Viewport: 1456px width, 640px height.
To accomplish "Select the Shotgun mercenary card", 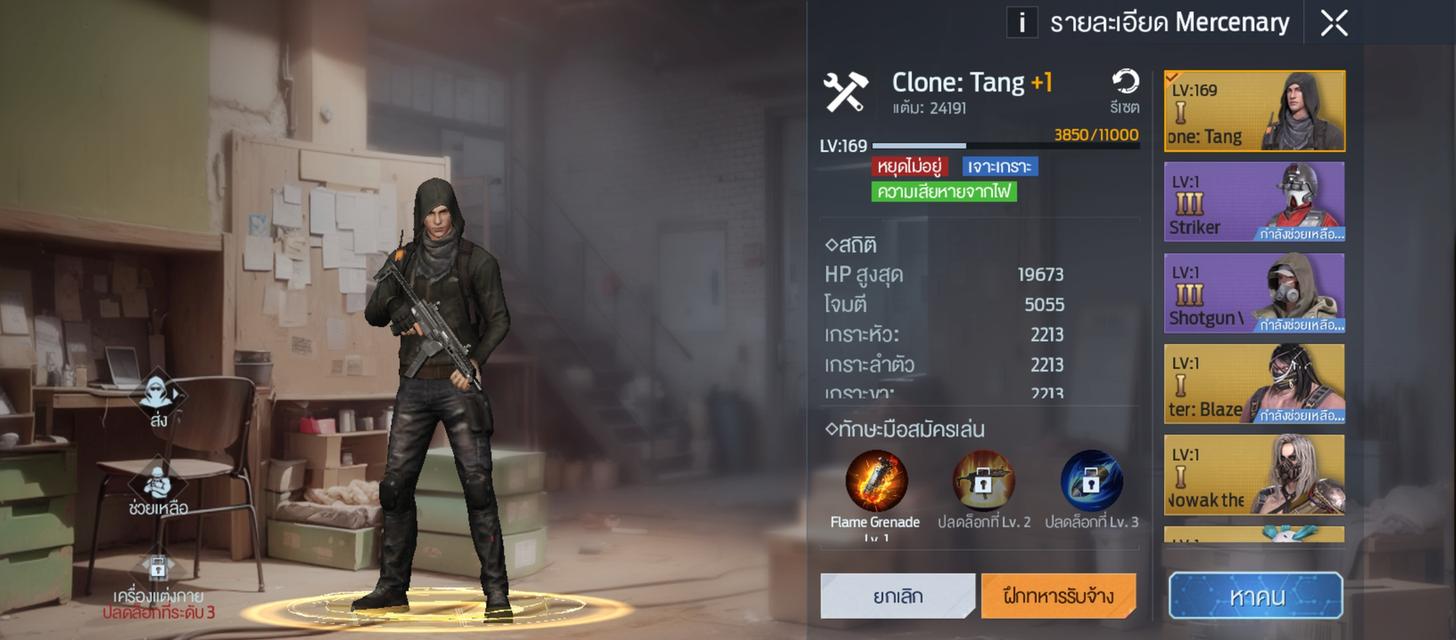I will (x=1254, y=293).
